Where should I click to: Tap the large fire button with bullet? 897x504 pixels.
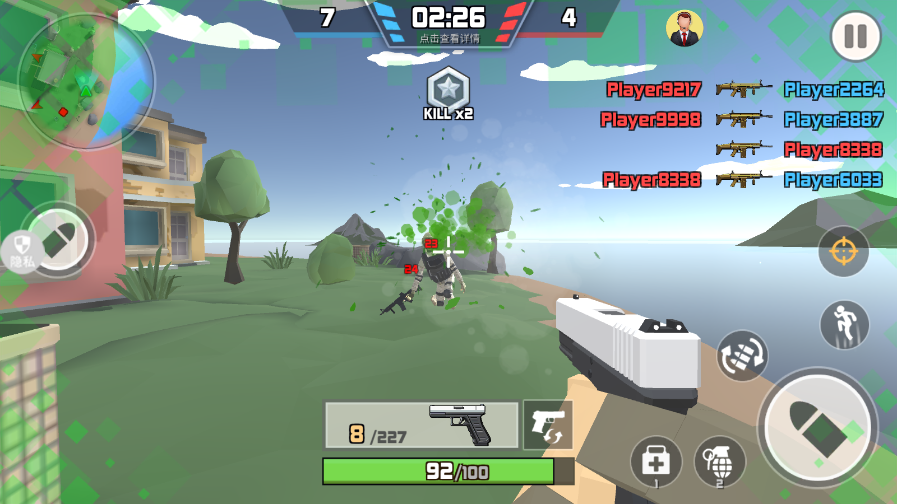click(x=817, y=429)
